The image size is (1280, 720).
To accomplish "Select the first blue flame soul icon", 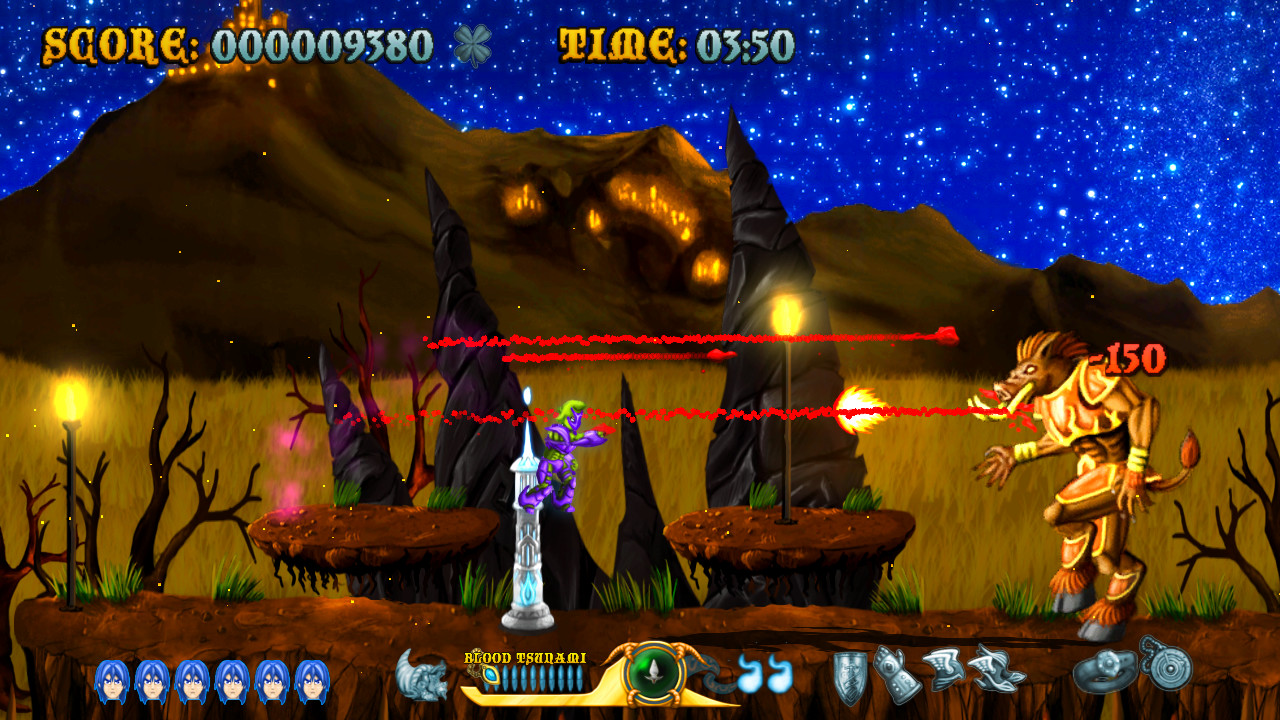I will click(x=747, y=675).
